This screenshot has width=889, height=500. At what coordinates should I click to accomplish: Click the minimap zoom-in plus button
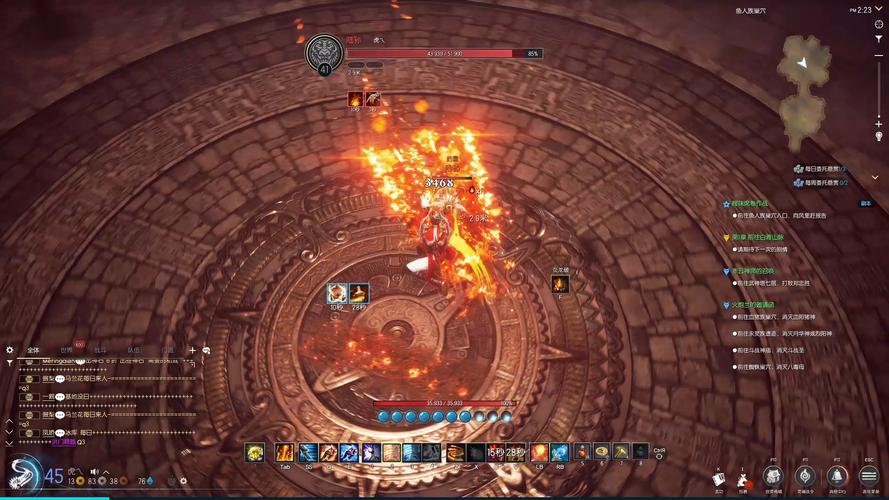point(879,123)
